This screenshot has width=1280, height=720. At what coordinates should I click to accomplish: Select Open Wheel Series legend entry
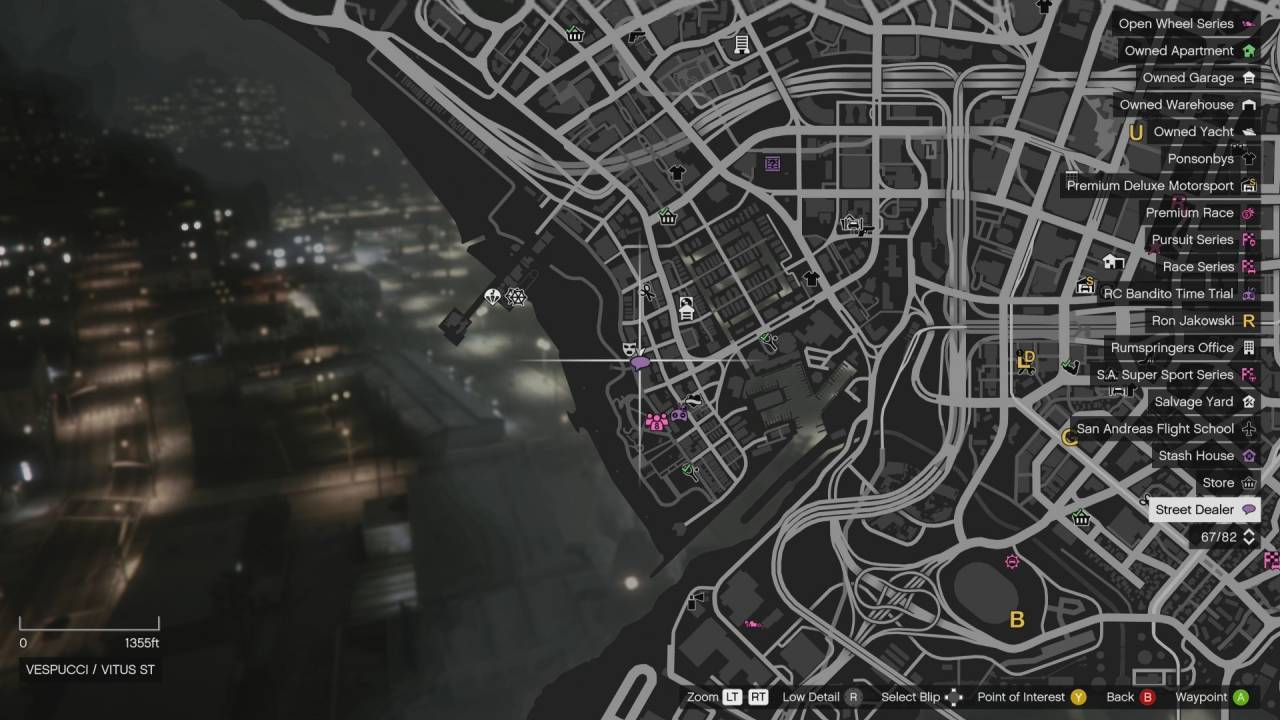click(x=1186, y=24)
